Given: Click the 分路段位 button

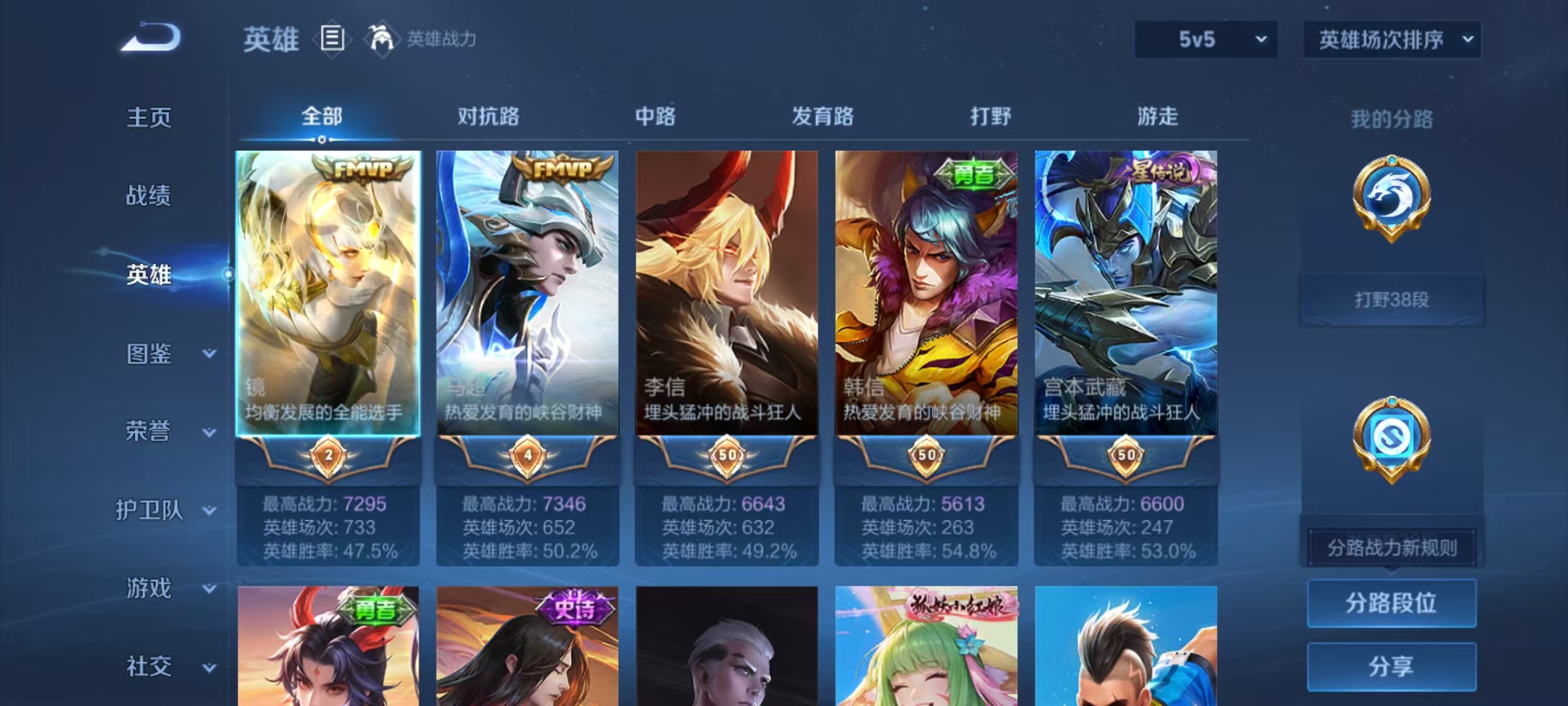Looking at the screenshot, I should (x=1390, y=603).
